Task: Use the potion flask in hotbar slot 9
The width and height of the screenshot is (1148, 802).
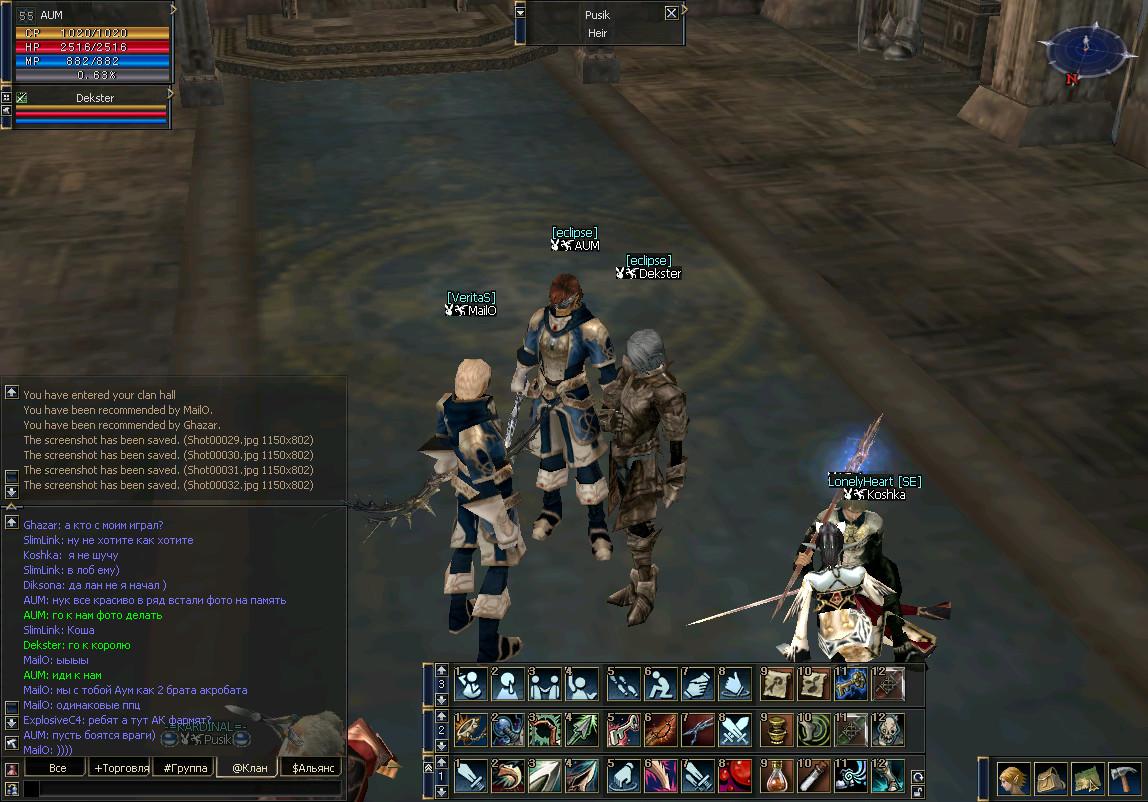Action: tap(775, 776)
